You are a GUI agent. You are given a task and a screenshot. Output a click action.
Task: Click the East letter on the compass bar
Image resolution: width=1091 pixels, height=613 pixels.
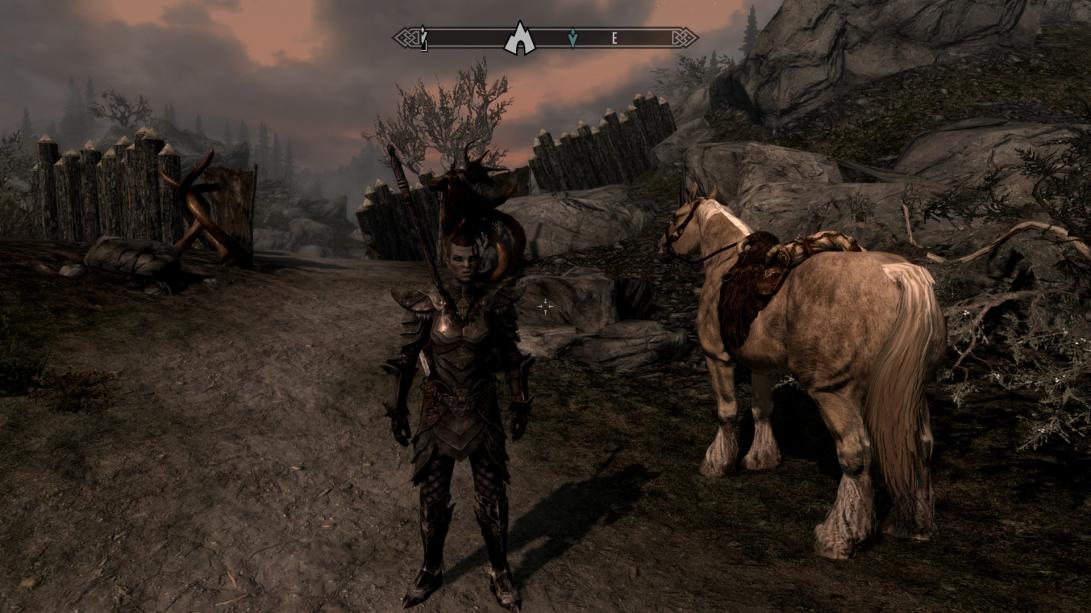tap(615, 39)
